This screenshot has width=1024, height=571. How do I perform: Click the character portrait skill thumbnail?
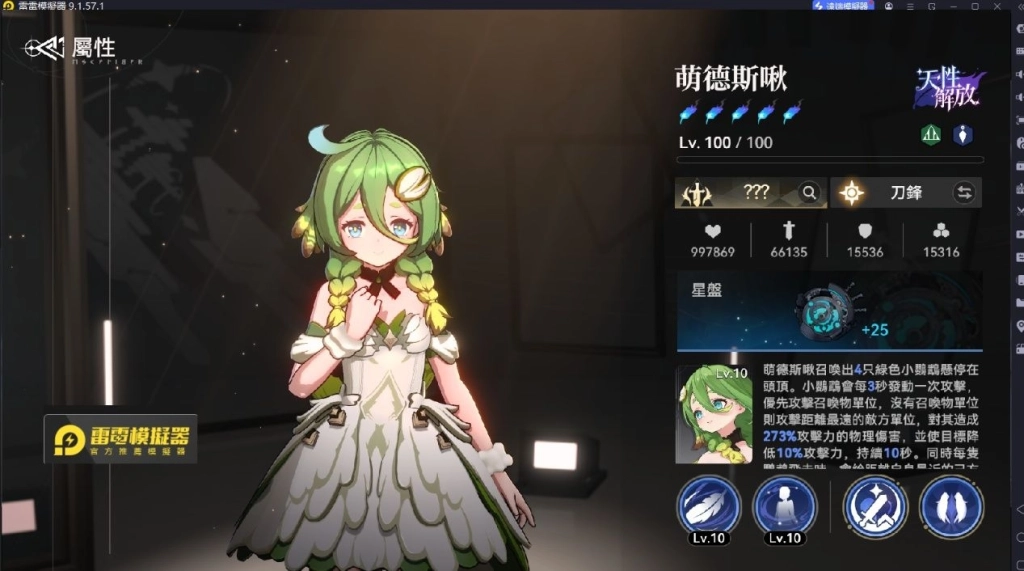point(714,414)
